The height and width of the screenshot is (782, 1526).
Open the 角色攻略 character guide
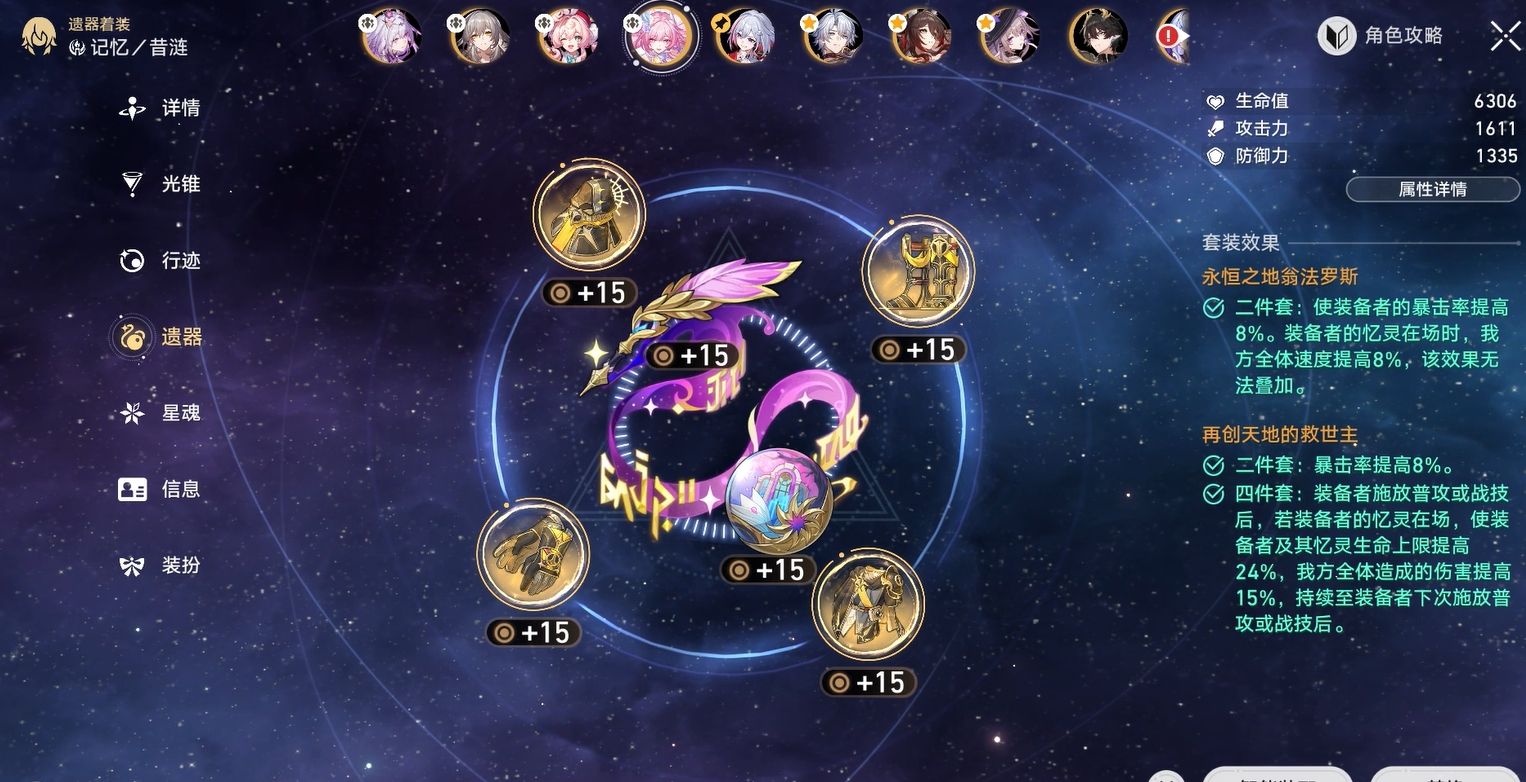[1383, 36]
